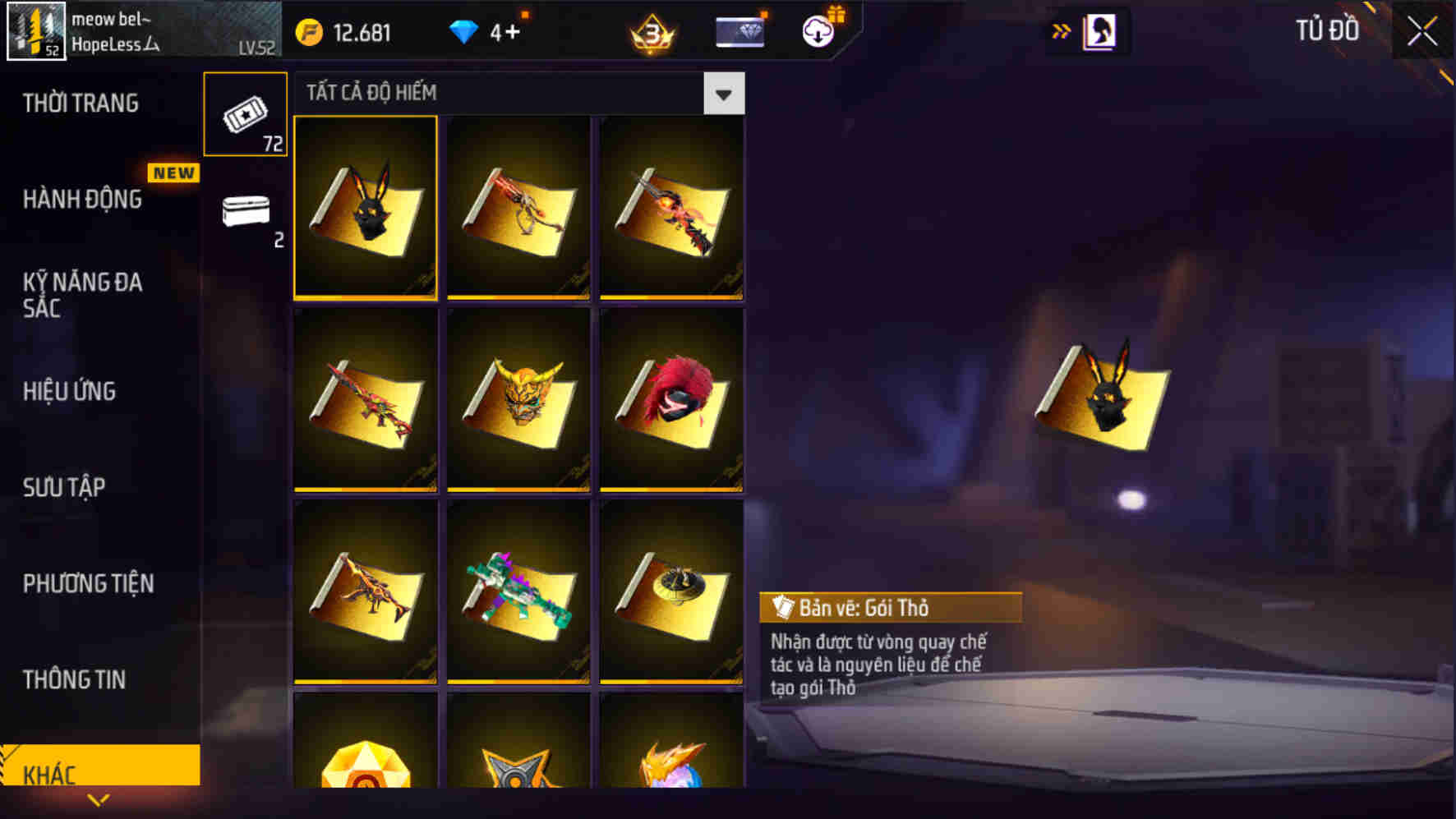Screen dimensions: 1456x819
Task: Click the PHƯƠNG TIỆN button
Action: pos(90,584)
